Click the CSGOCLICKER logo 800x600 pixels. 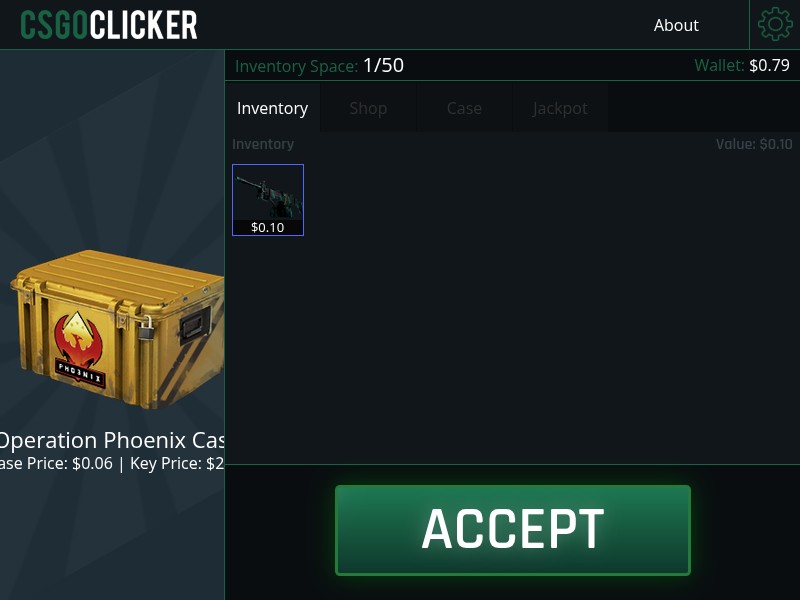pos(109,25)
